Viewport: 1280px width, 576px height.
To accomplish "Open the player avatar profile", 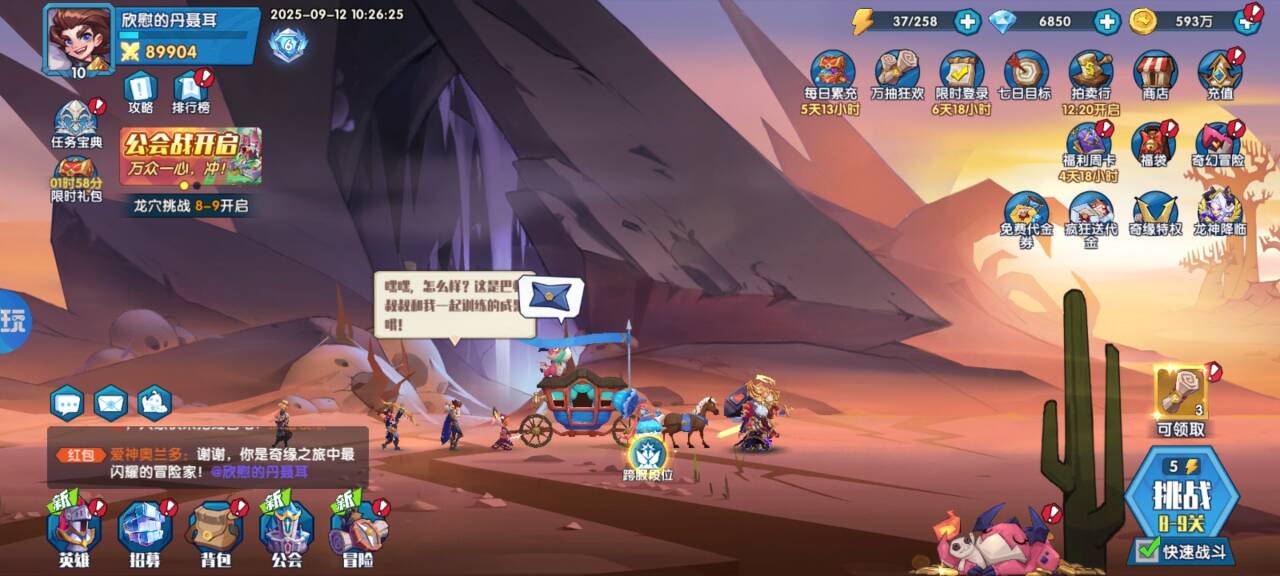I will 77,38.
